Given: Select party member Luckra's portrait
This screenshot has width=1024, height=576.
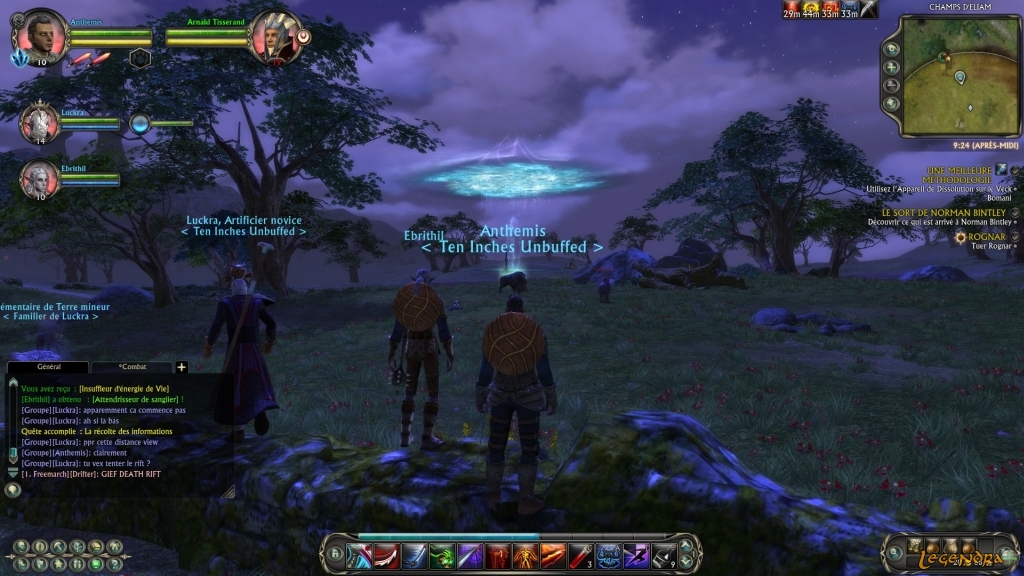Looking at the screenshot, I should click(40, 122).
